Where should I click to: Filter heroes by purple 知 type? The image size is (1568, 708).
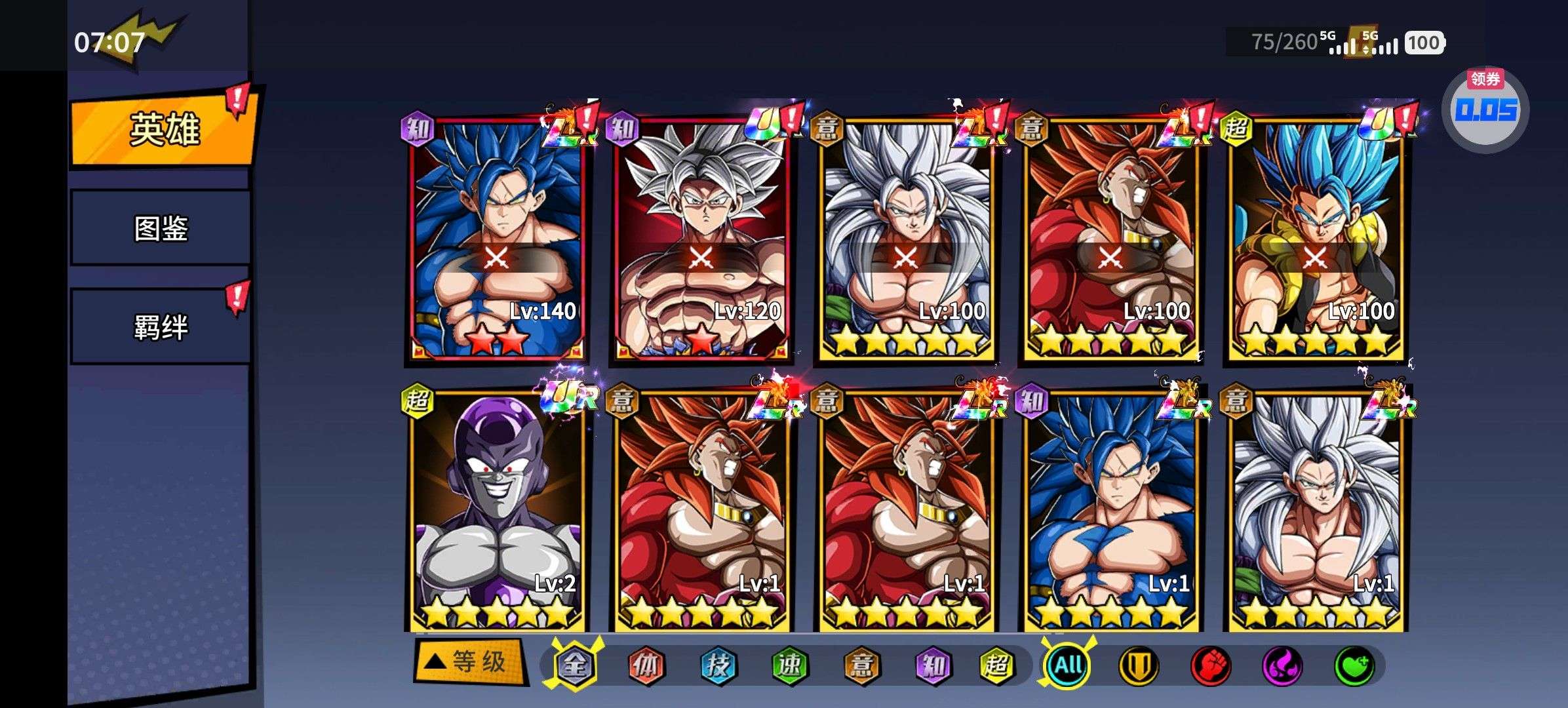pyautogui.click(x=932, y=665)
